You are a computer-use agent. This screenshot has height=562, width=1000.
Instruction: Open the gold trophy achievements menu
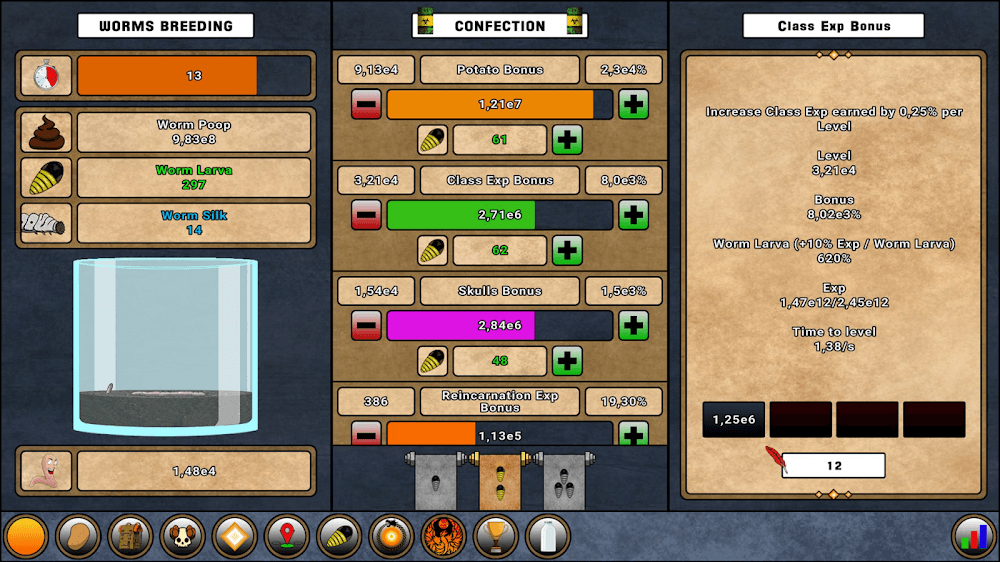(x=495, y=537)
